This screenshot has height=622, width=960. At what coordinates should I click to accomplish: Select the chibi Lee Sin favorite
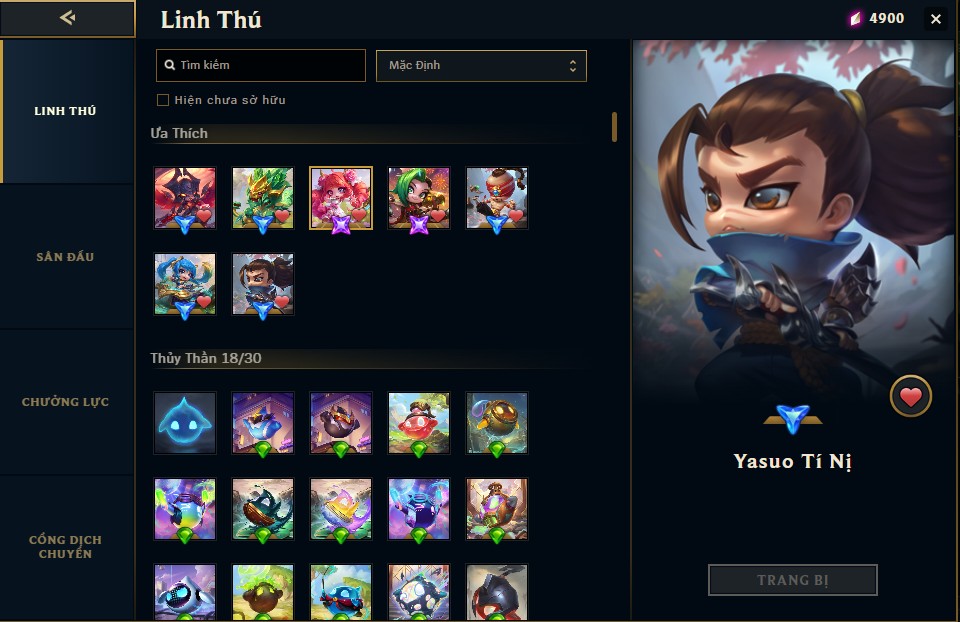click(497, 198)
